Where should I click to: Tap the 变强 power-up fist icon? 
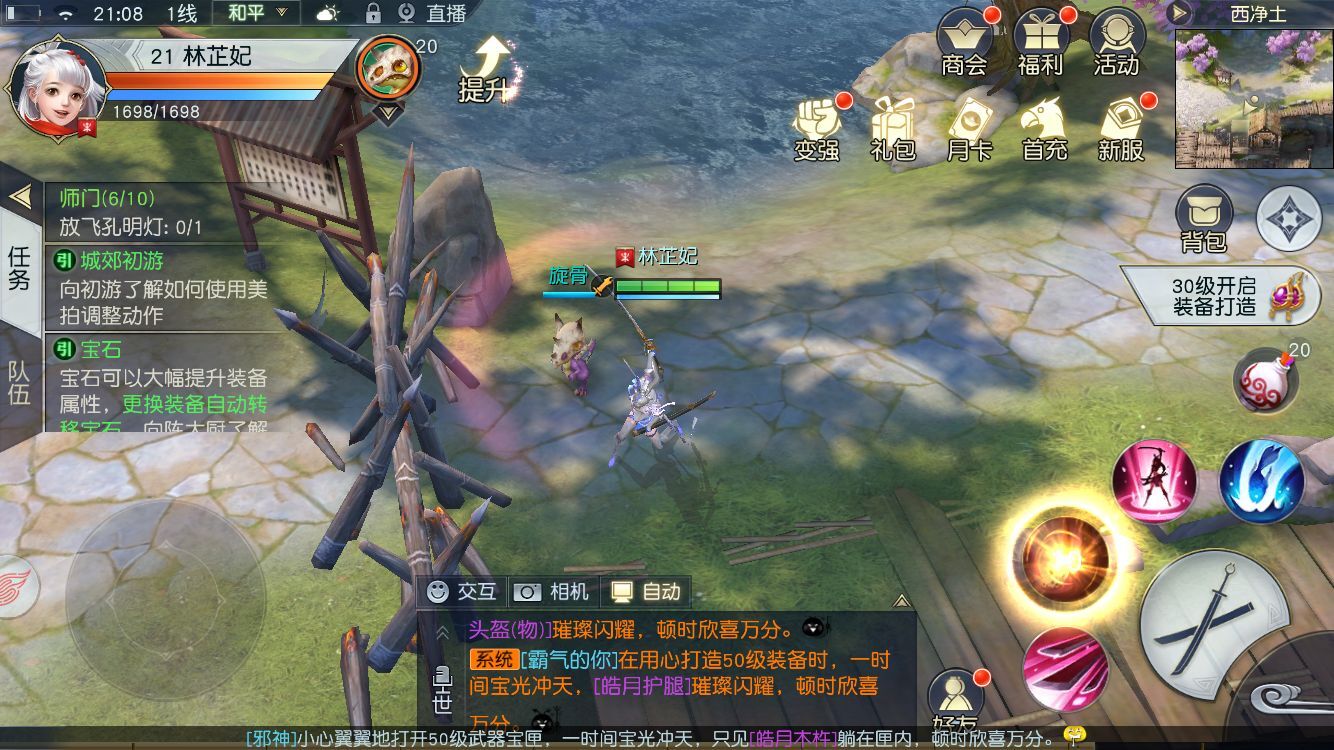[817, 128]
